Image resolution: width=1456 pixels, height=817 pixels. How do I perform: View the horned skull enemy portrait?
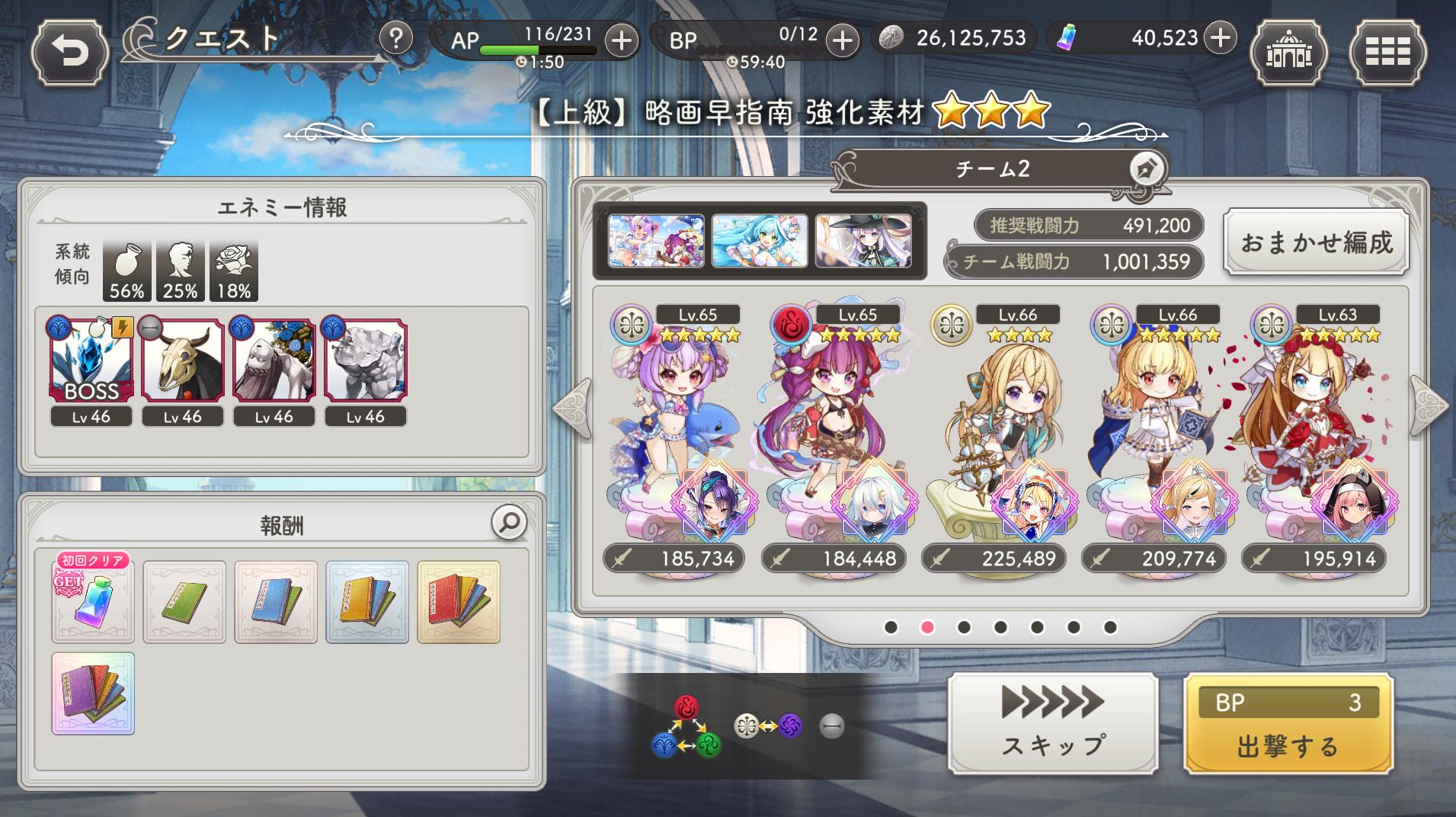pyautogui.click(x=183, y=360)
